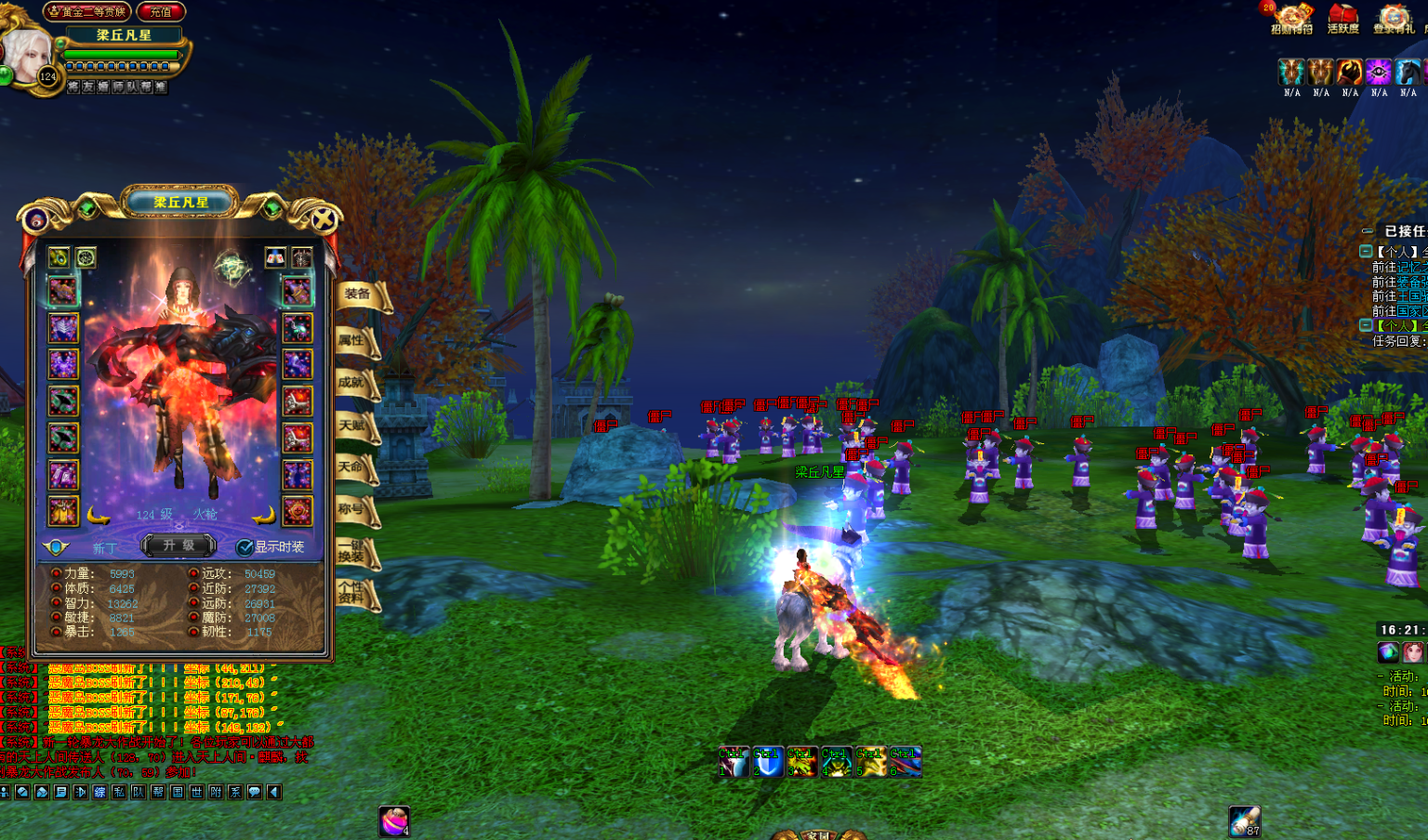Open the 成就 achievements tab
The height and width of the screenshot is (840, 1428).
coord(353,383)
